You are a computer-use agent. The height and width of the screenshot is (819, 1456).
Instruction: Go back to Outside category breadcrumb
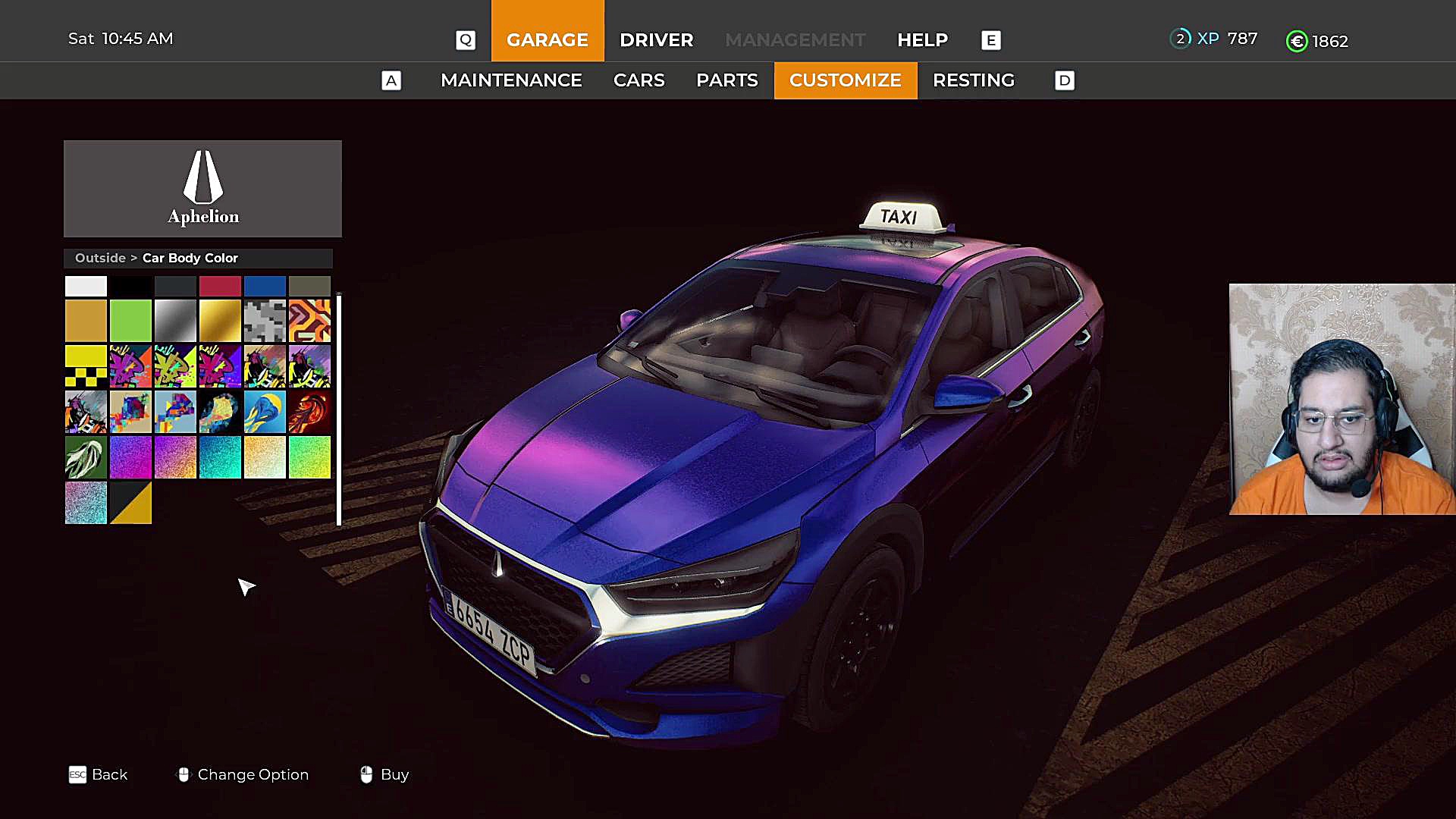(x=100, y=258)
